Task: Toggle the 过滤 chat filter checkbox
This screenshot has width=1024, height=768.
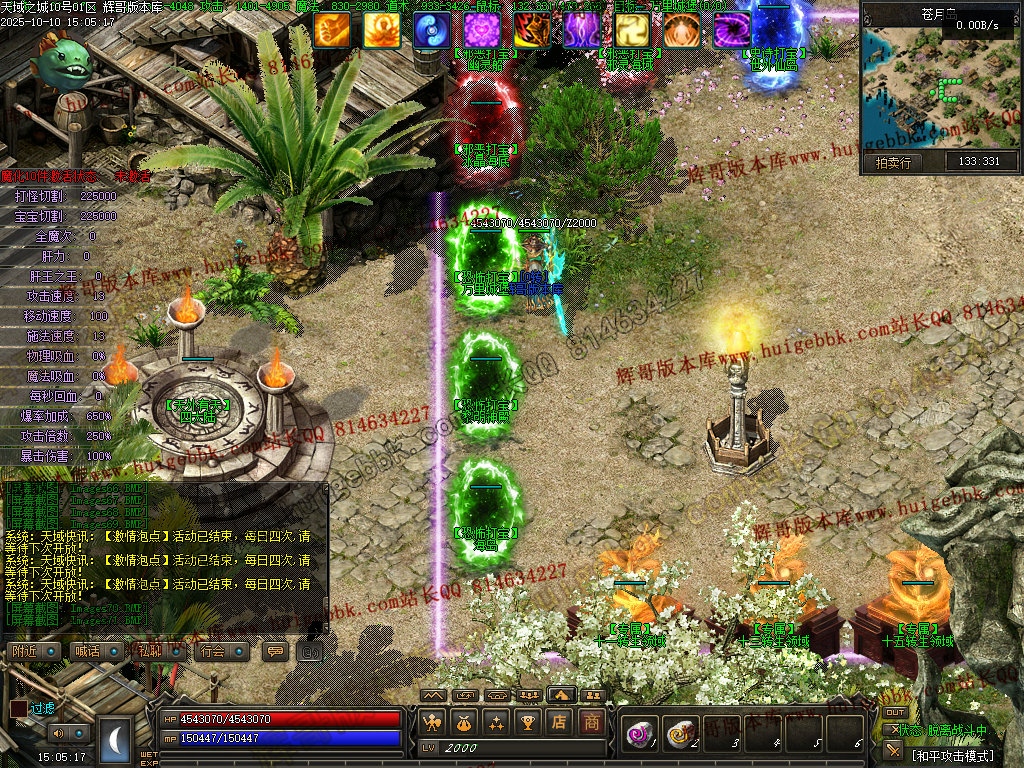Action: coord(19,708)
